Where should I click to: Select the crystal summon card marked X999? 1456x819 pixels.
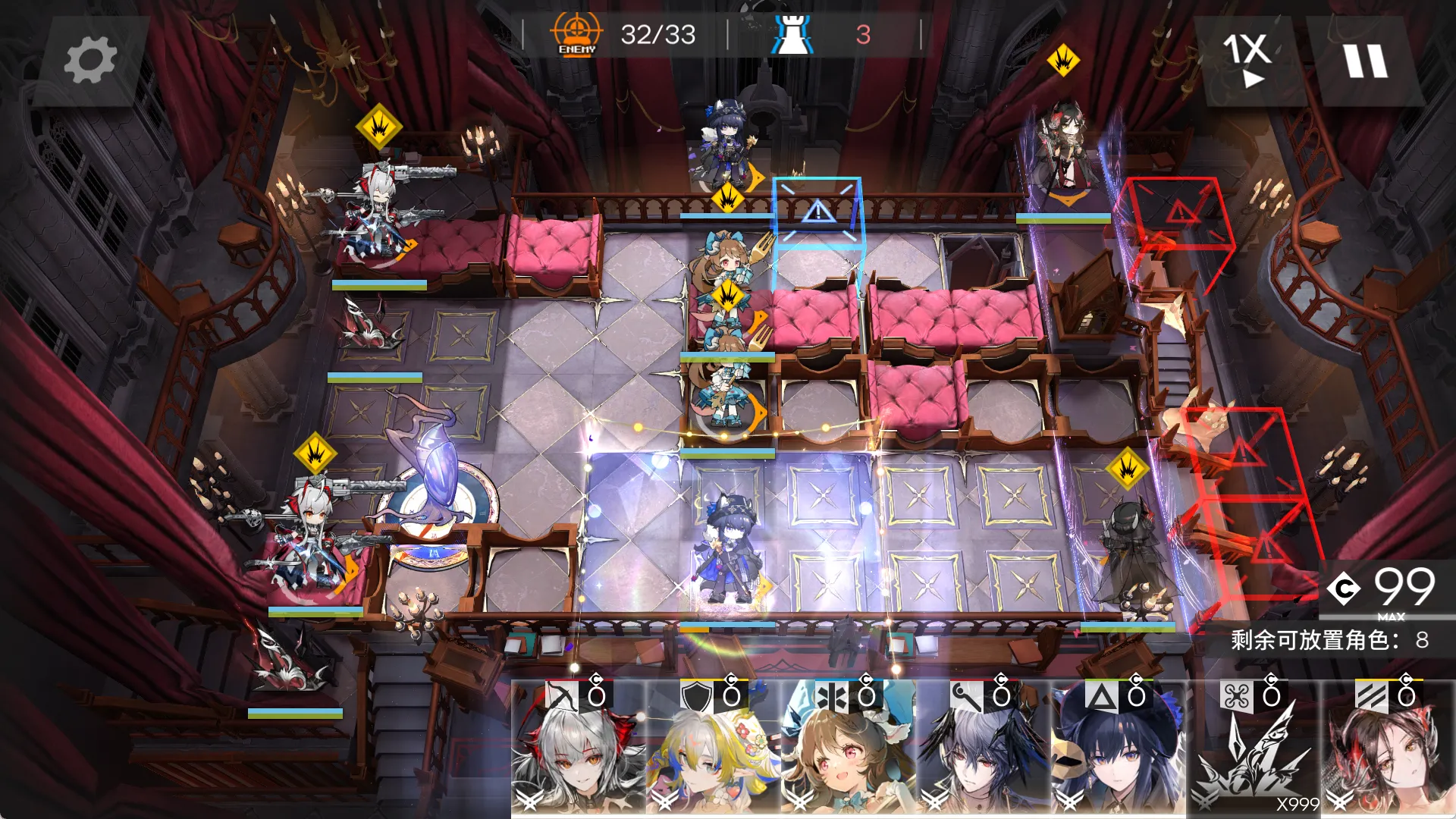tap(1253, 747)
